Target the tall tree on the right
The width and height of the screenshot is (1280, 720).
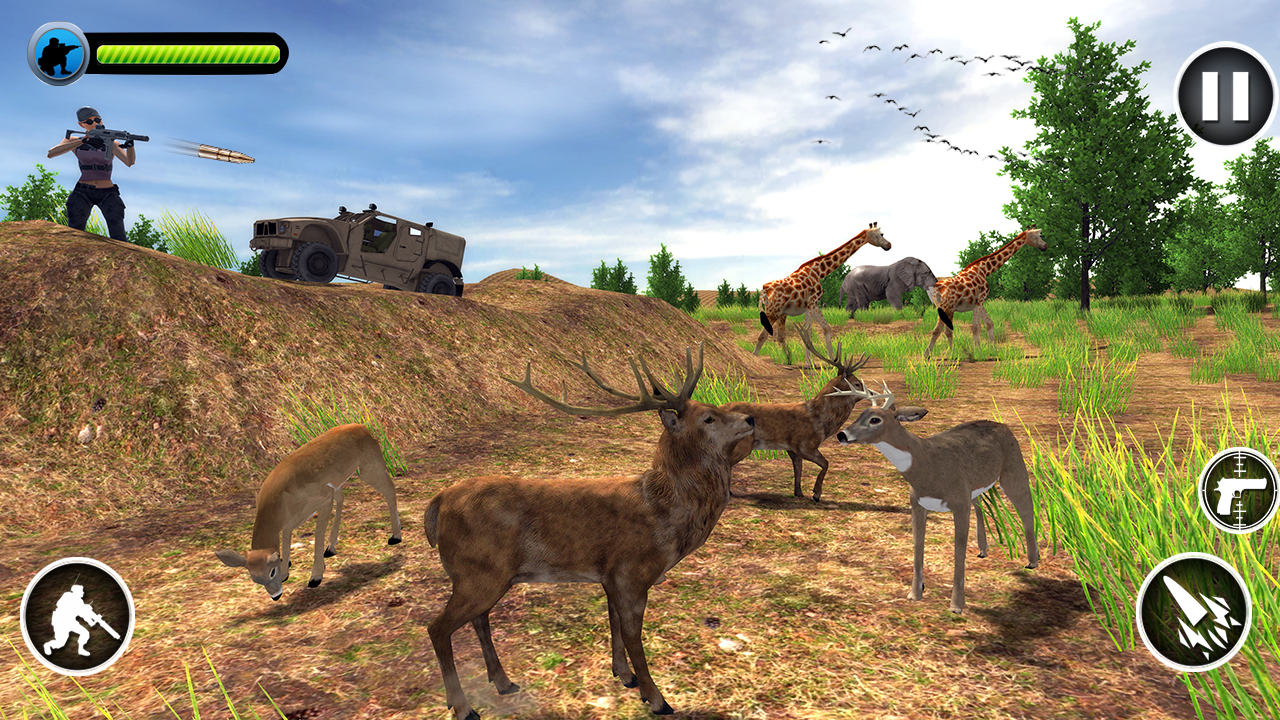(1090, 170)
